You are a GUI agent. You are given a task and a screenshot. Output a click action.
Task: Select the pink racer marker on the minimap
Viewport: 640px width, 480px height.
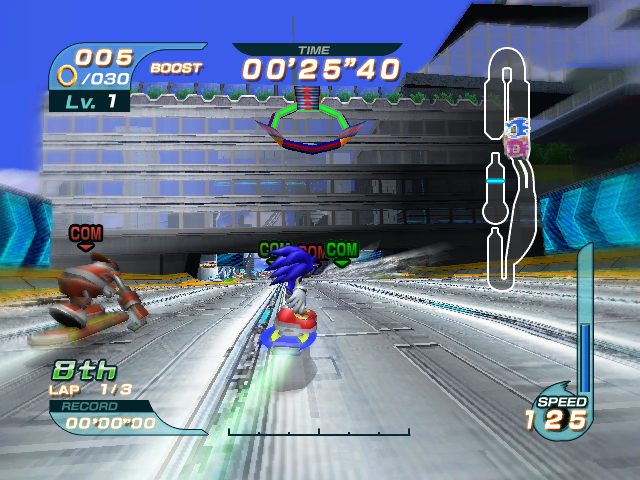click(516, 146)
